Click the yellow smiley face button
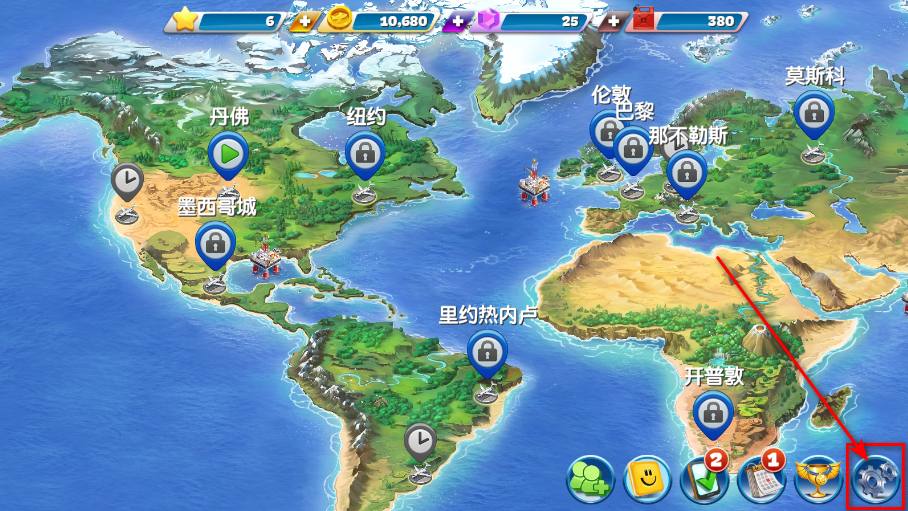 646,480
